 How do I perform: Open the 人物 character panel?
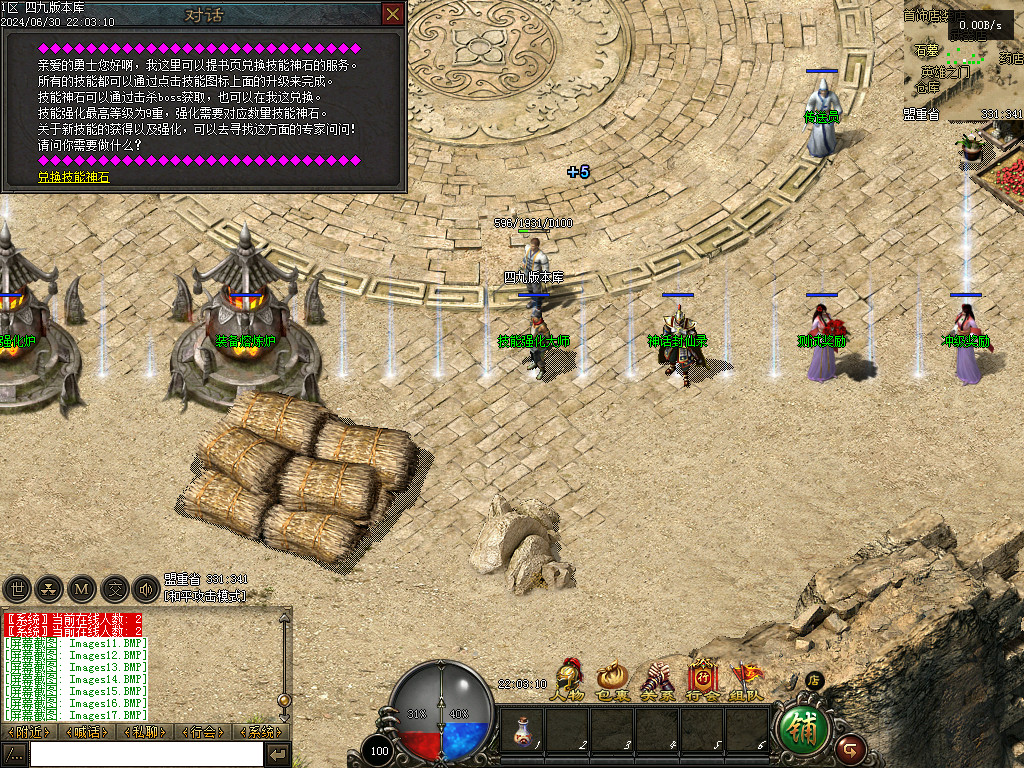coord(568,680)
